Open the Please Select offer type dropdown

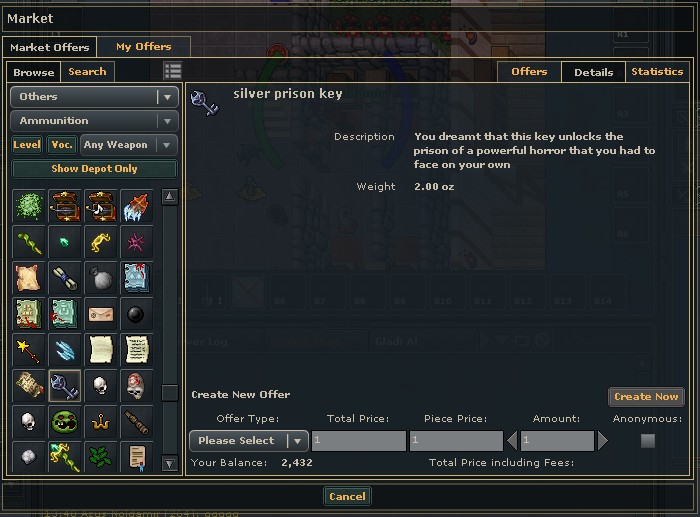(x=249, y=441)
